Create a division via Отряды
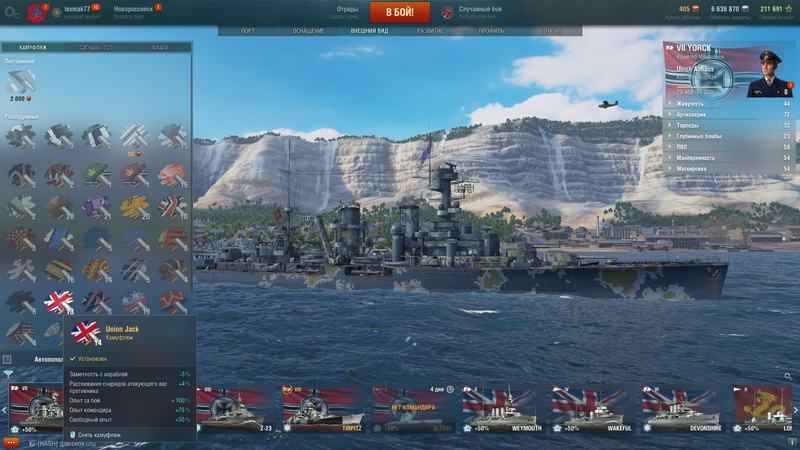Viewport: 800px width, 450px height. pos(348,11)
